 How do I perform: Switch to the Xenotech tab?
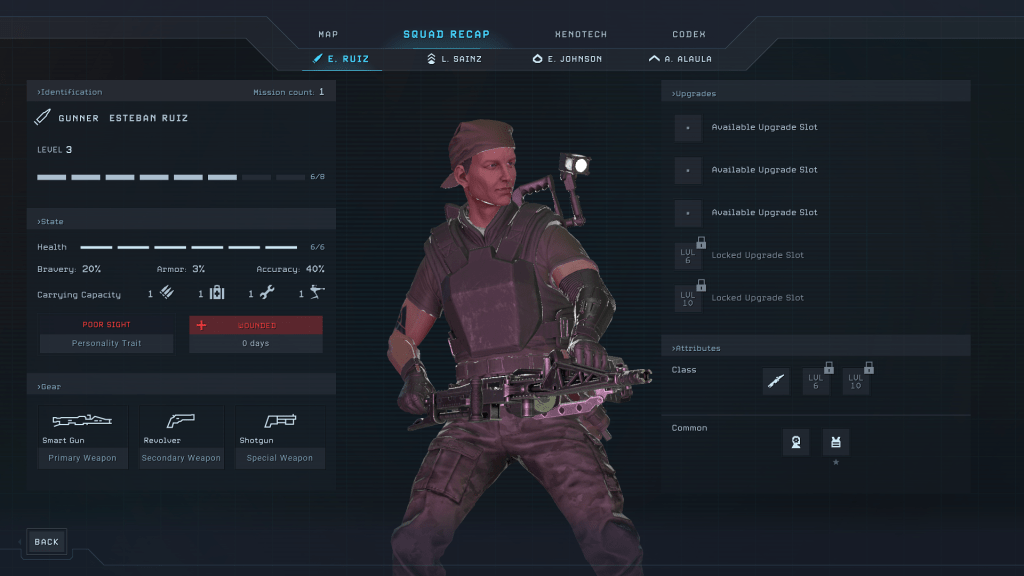(581, 34)
